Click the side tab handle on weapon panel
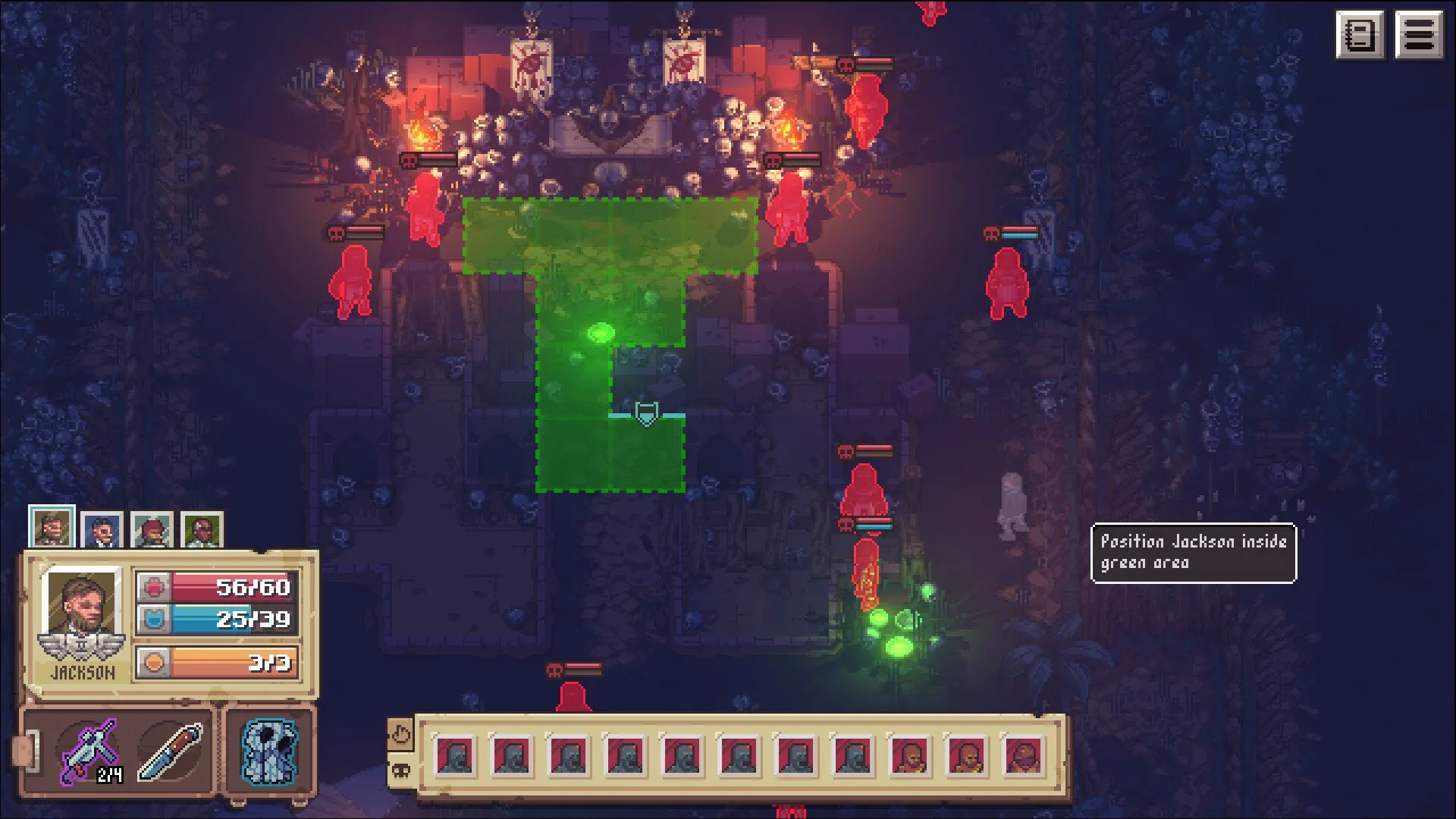Screen dimensions: 1456x819 (24, 751)
